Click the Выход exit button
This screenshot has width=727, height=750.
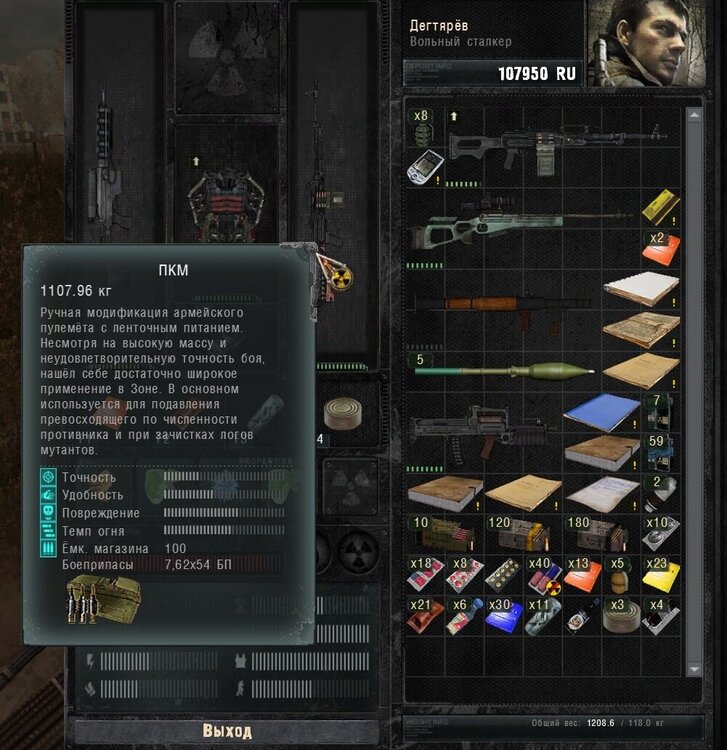(225, 731)
